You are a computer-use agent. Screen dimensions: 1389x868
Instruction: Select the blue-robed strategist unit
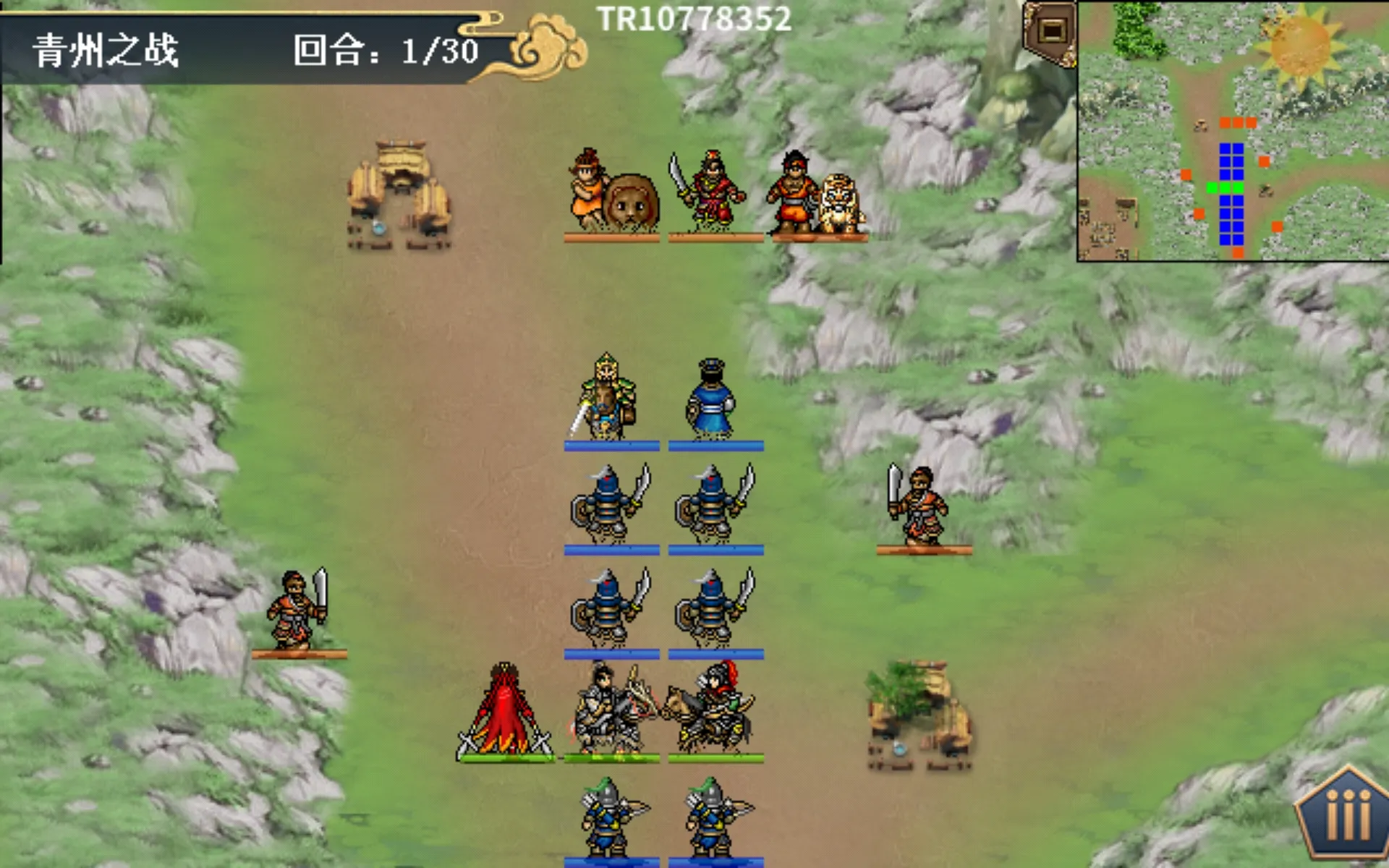pyautogui.click(x=712, y=400)
